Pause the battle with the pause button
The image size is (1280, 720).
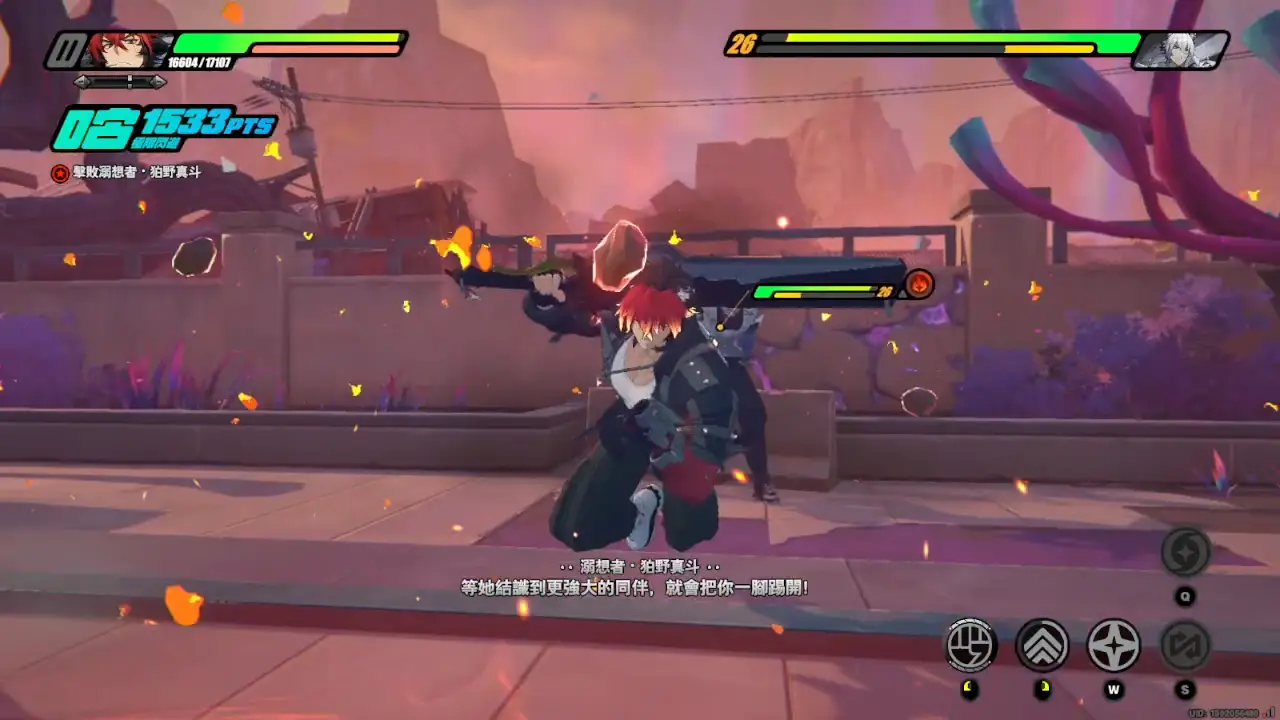(66, 49)
